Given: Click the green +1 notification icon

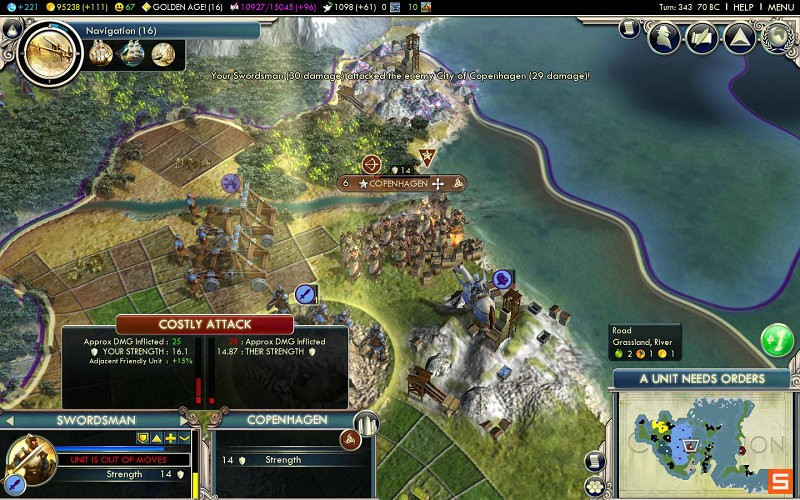Looking at the screenshot, I should coord(777,340).
